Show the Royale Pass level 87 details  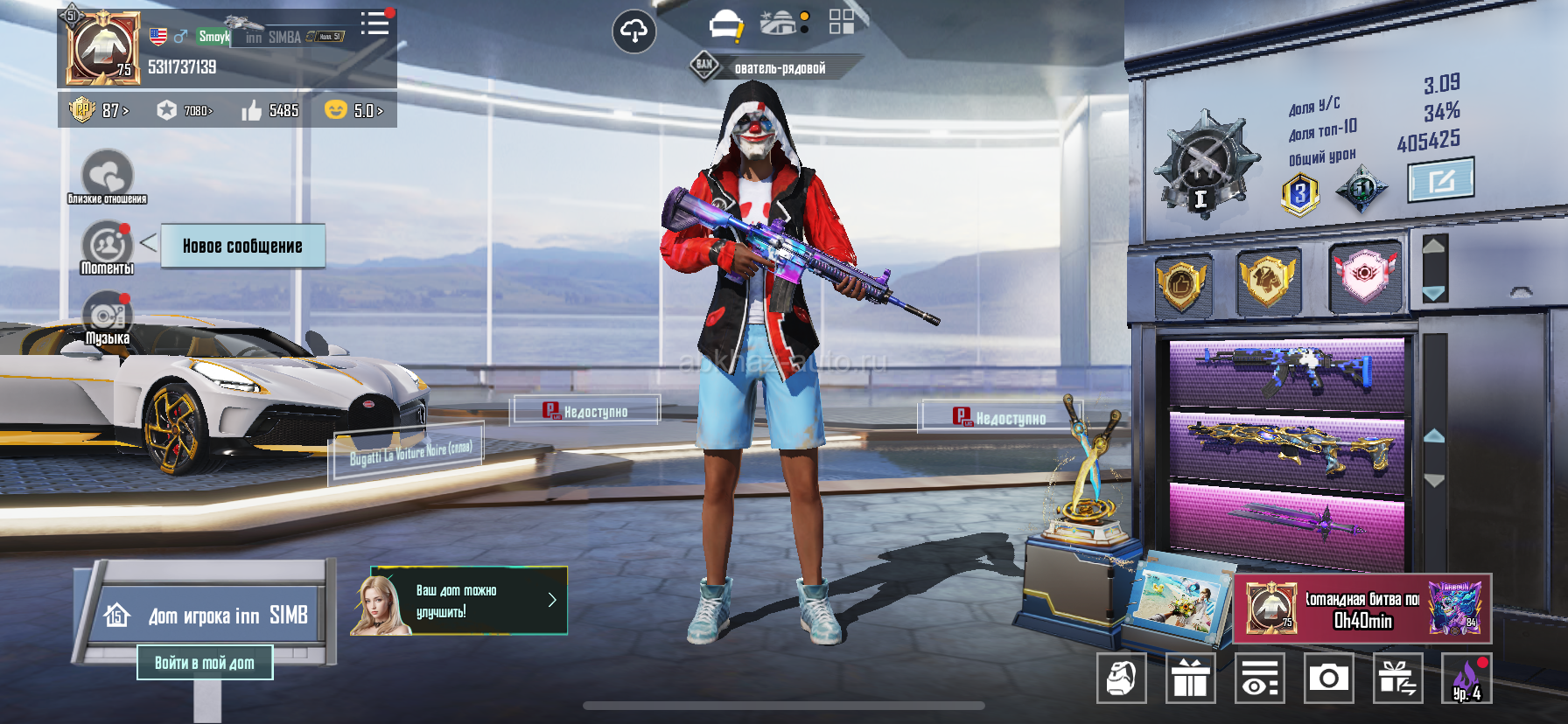tap(99, 110)
